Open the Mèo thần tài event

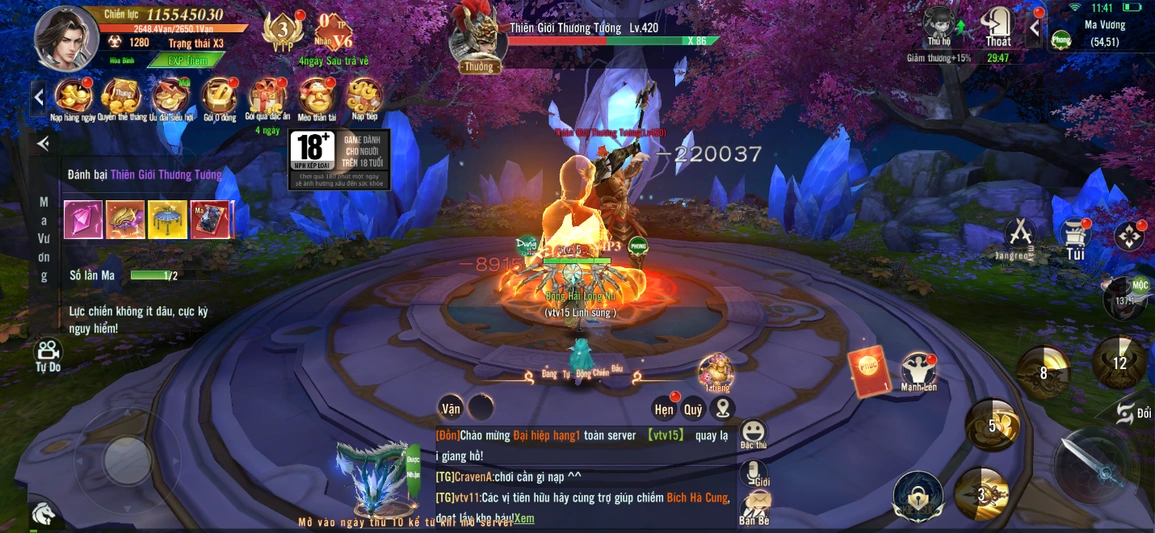click(x=315, y=98)
